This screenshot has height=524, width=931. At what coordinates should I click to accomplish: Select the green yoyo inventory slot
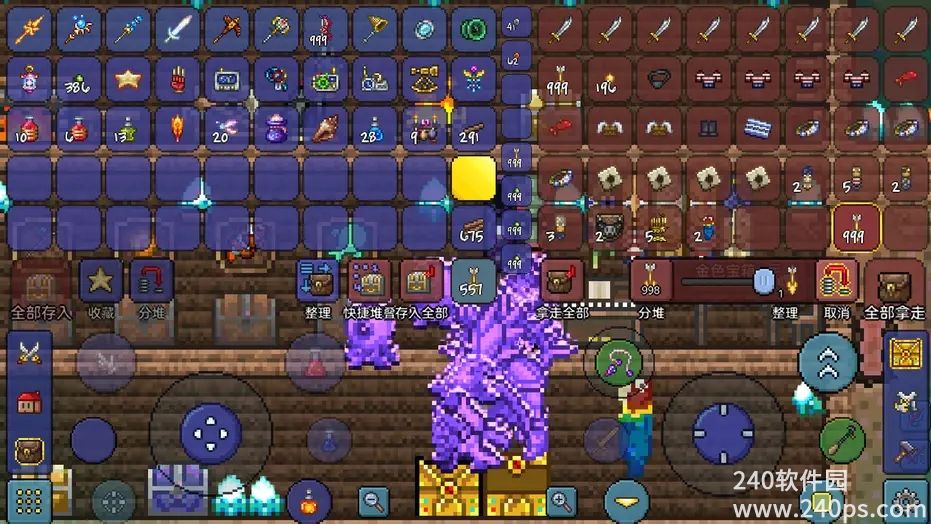tap(474, 30)
